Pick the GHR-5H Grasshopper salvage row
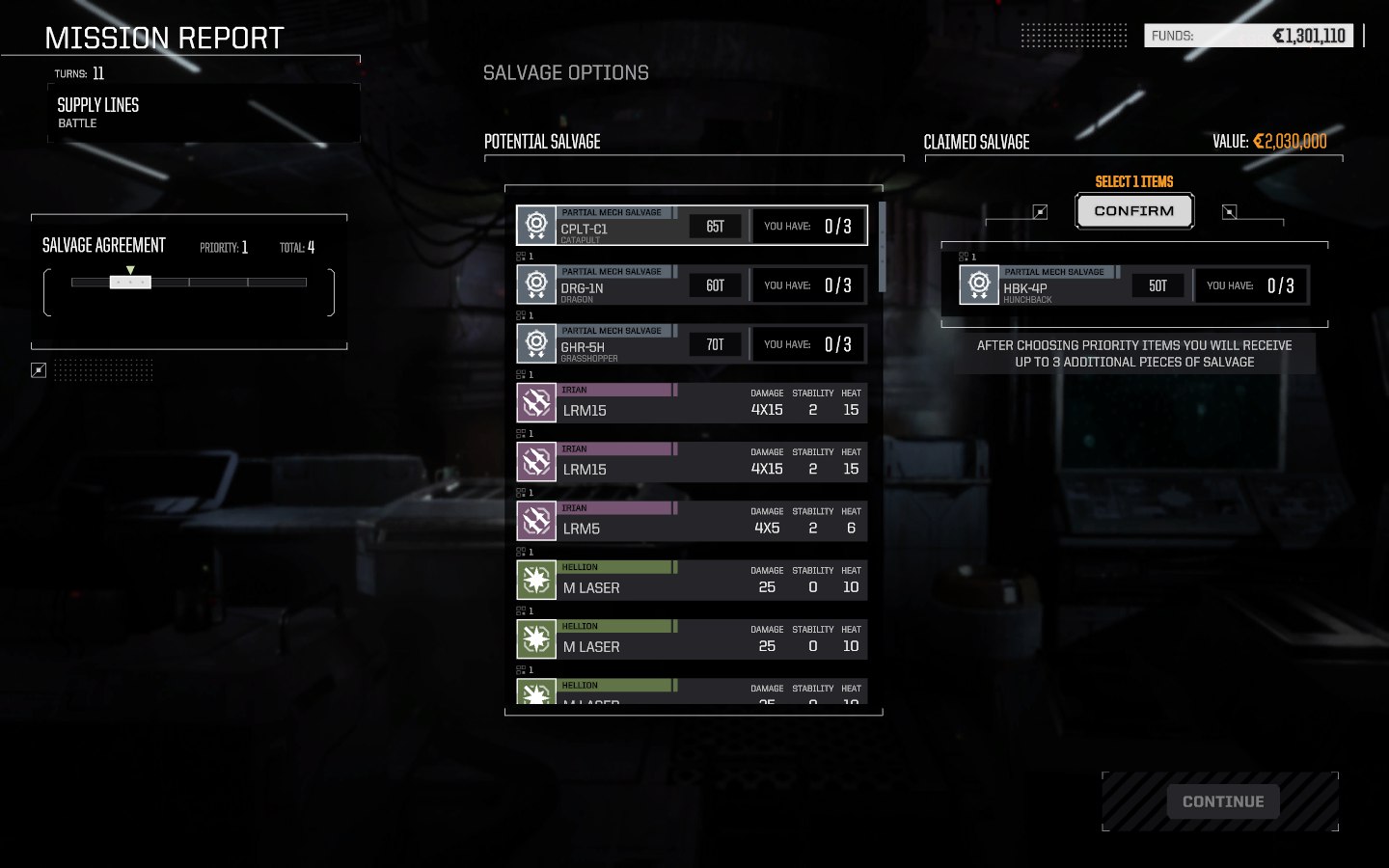The image size is (1389, 868). (692, 344)
